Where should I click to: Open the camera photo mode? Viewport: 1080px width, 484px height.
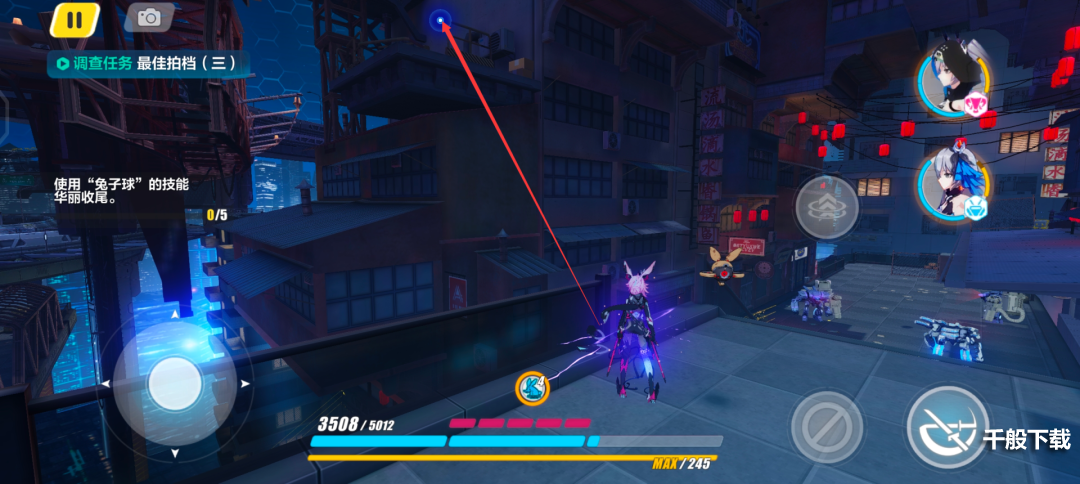click(149, 17)
